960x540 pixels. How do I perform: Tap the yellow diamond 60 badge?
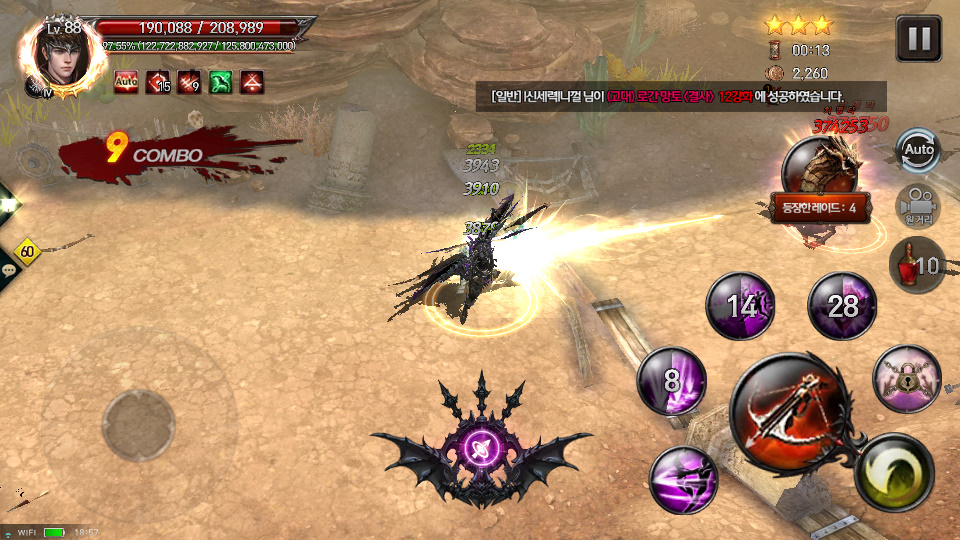tap(27, 252)
